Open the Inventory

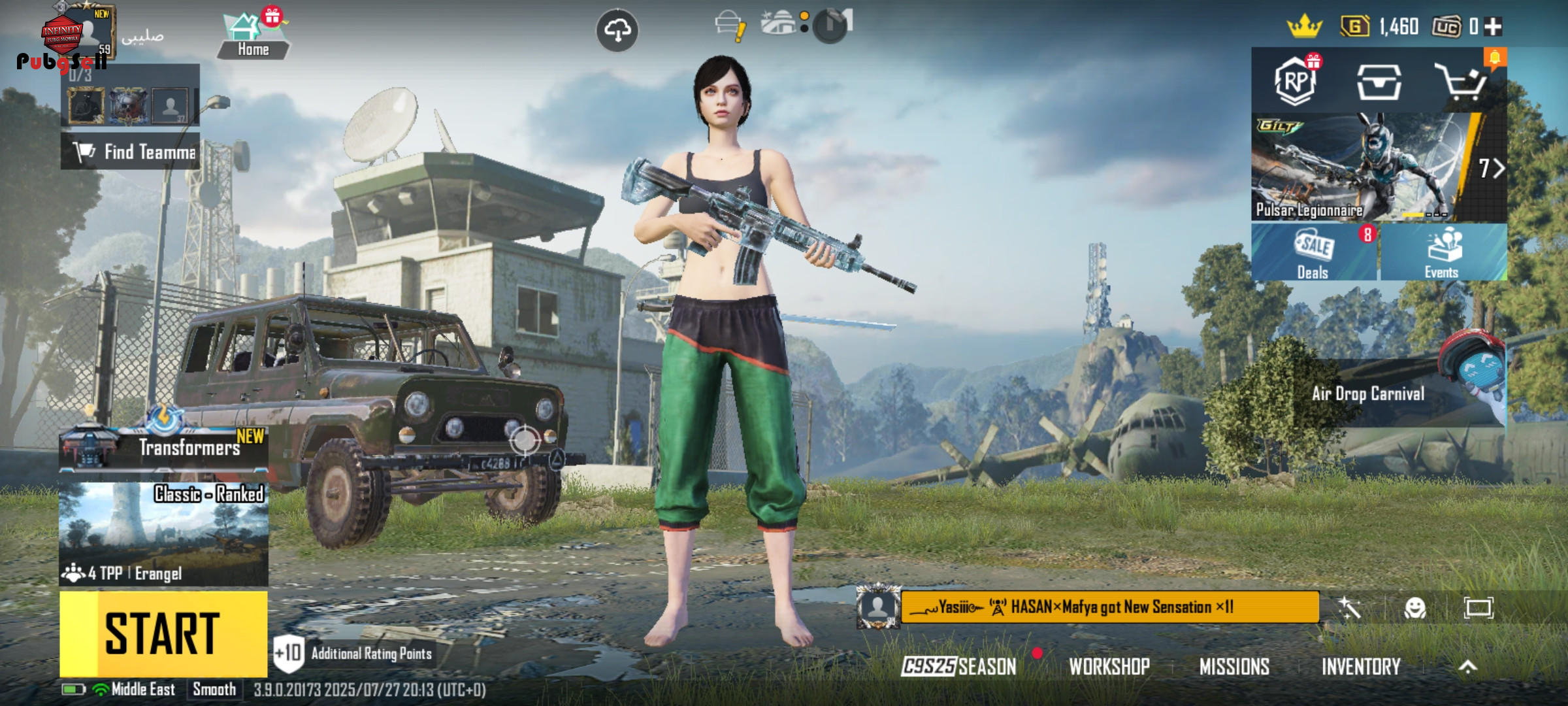coord(1361,667)
